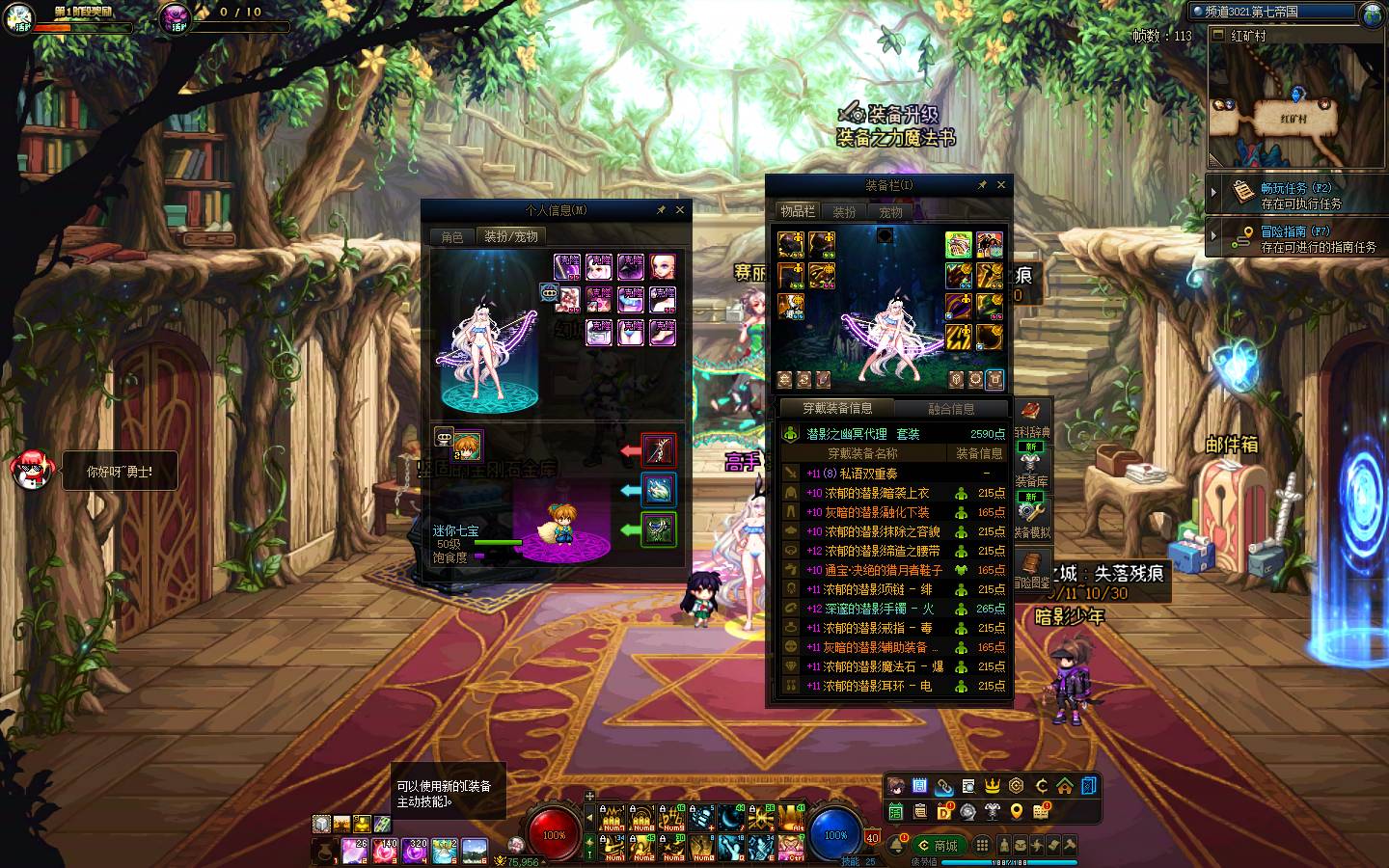Open the 装备模拟 equipment simulator button
Image resolution: width=1389 pixels, height=868 pixels.
tap(1031, 519)
